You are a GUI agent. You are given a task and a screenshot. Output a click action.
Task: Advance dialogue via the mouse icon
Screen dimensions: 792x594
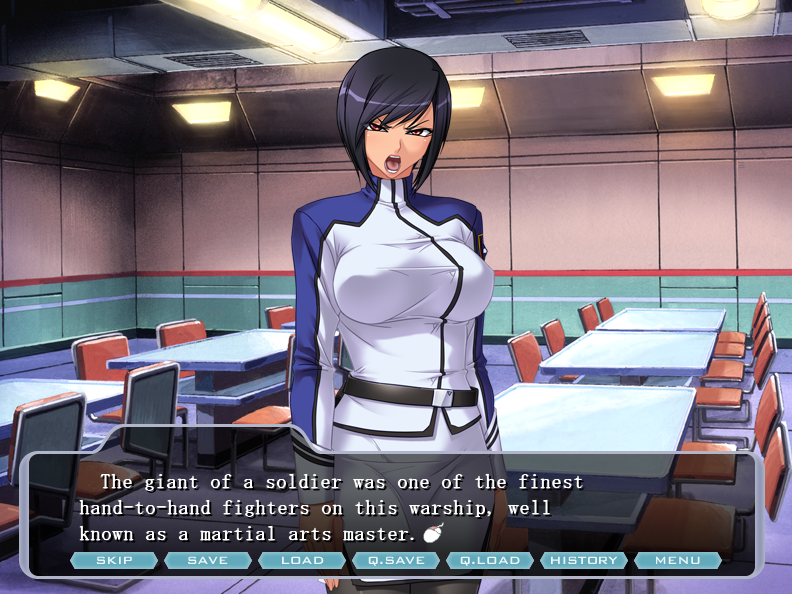click(x=432, y=534)
